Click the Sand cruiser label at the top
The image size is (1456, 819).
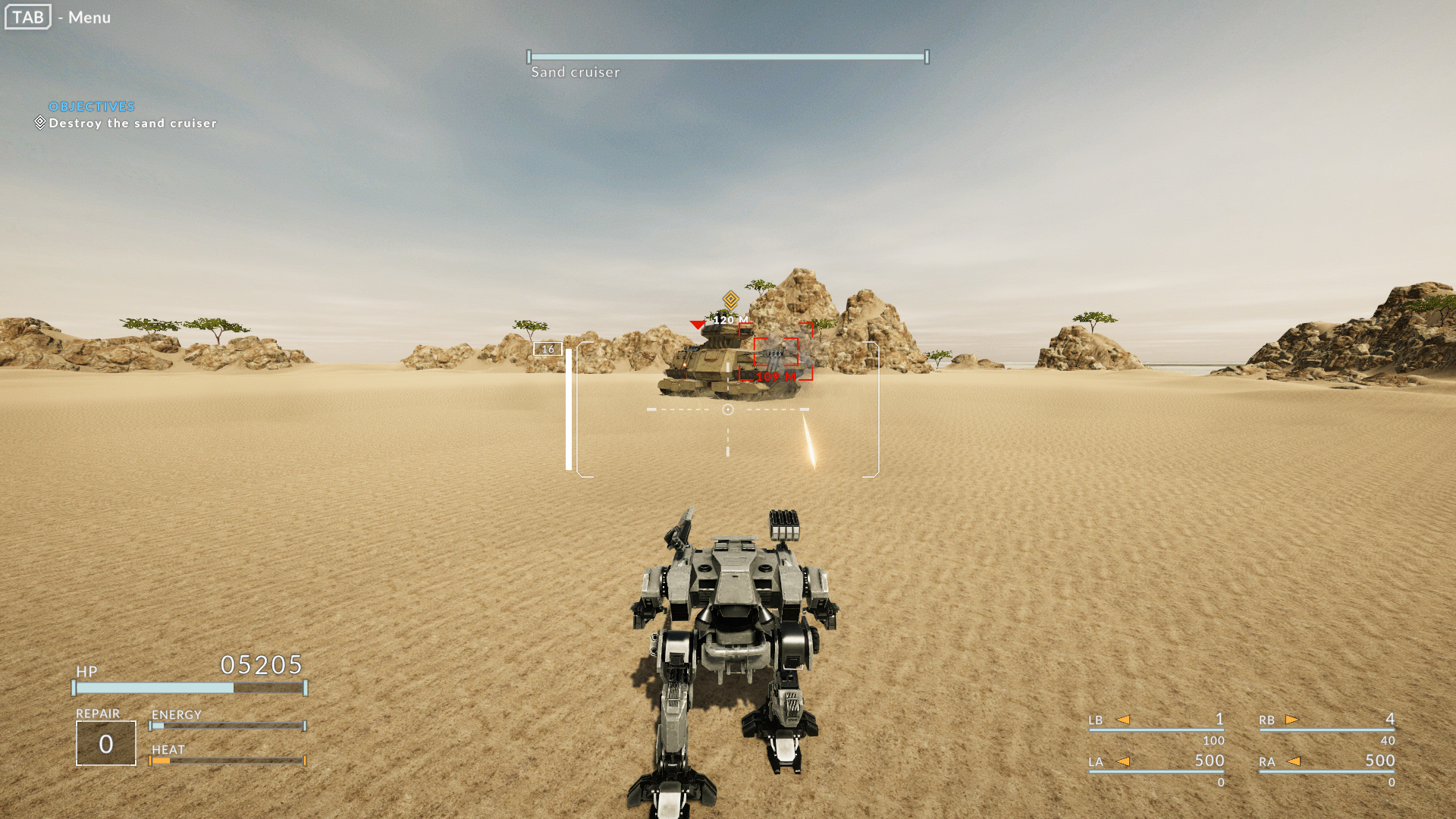(574, 72)
